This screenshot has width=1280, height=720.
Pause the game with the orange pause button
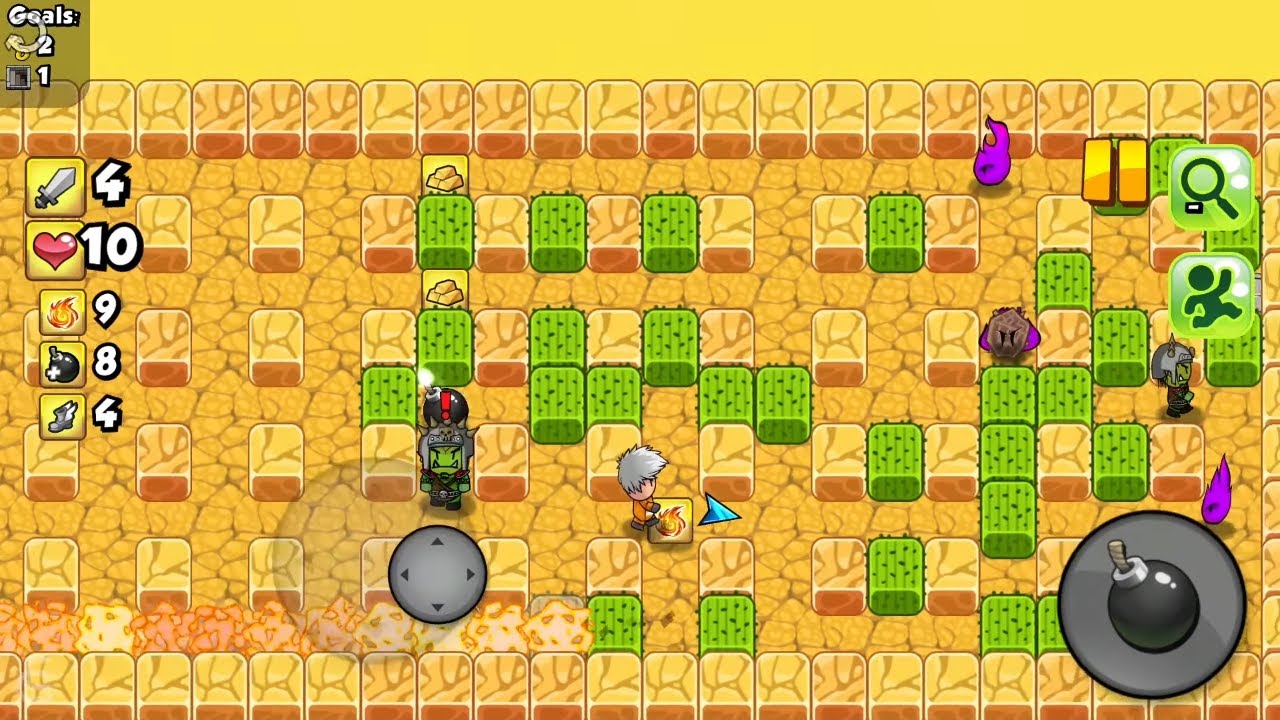click(1115, 172)
